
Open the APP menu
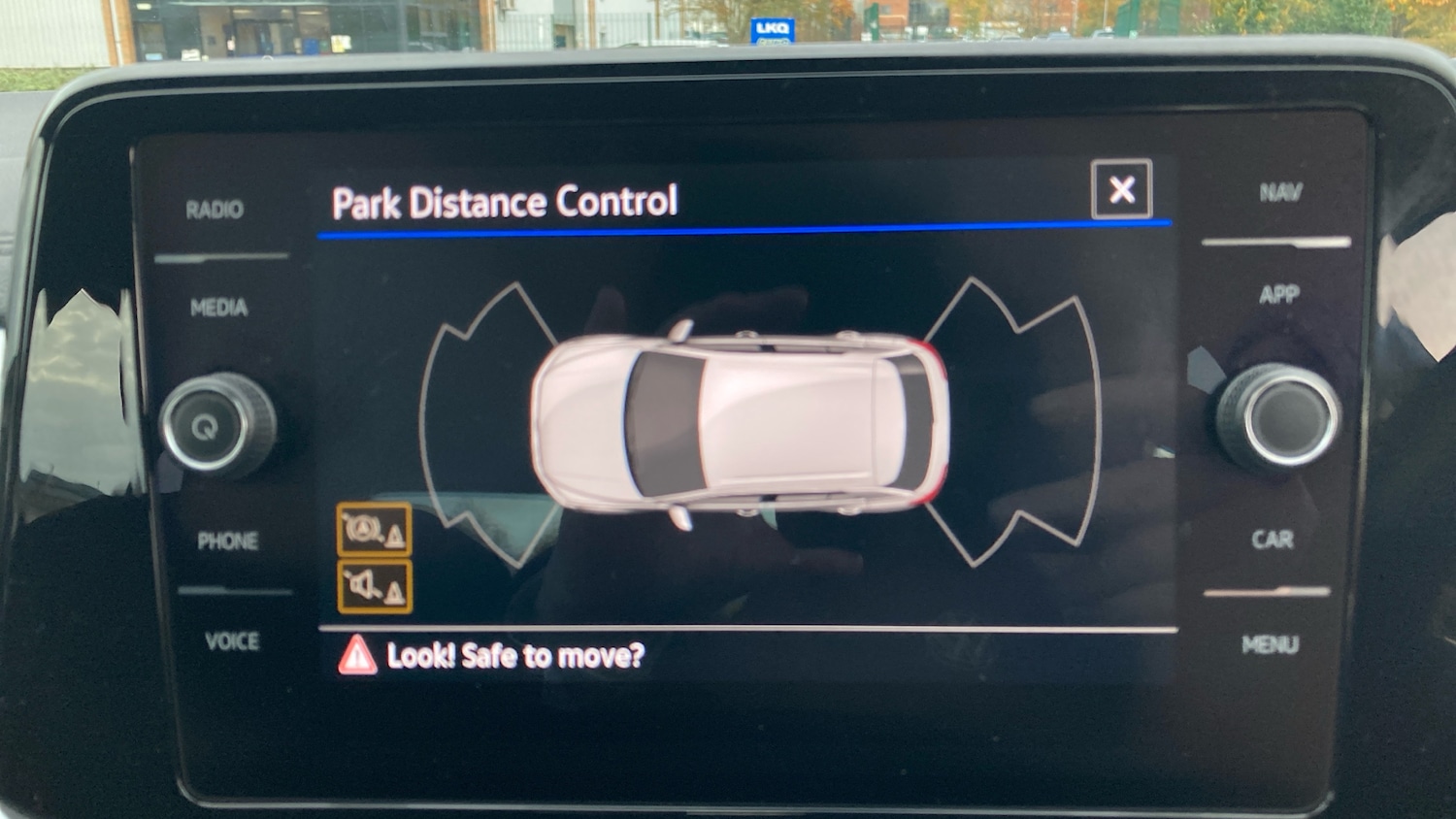pos(1278,294)
